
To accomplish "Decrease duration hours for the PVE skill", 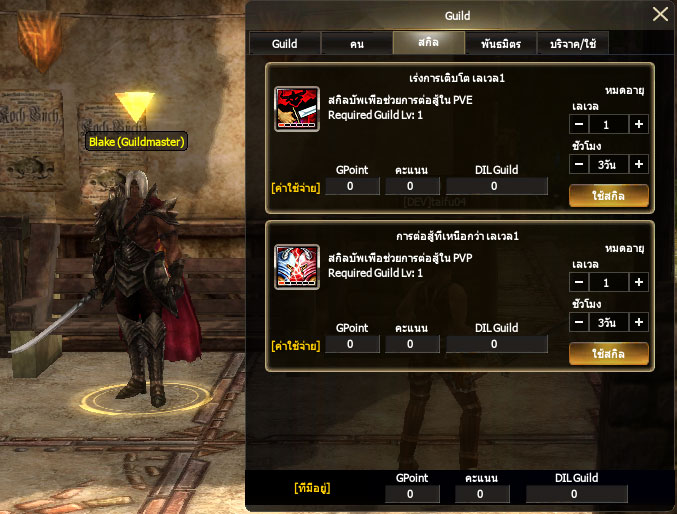I will pos(580,164).
